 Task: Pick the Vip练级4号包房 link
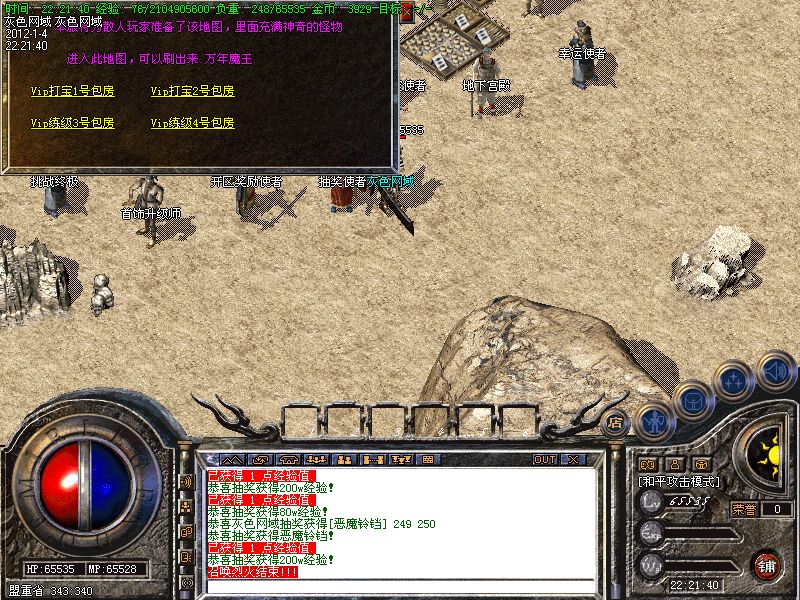point(192,123)
